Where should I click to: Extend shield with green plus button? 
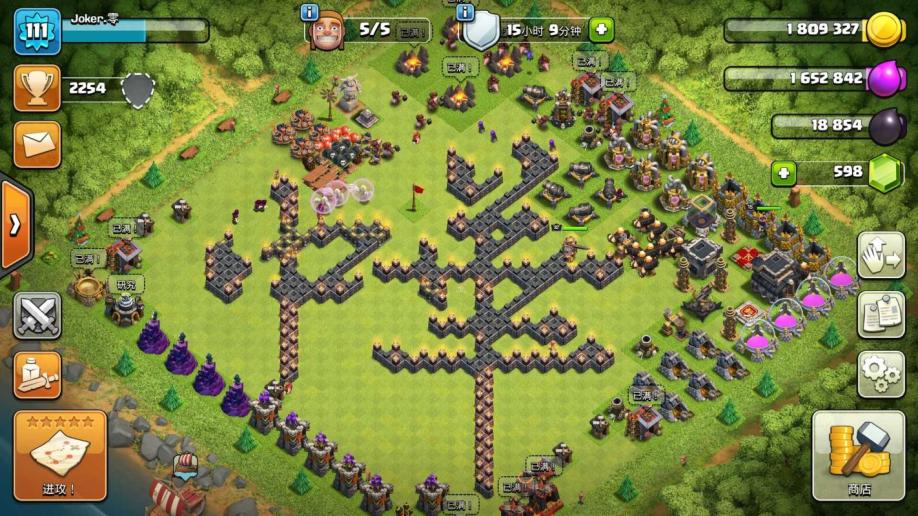(601, 29)
